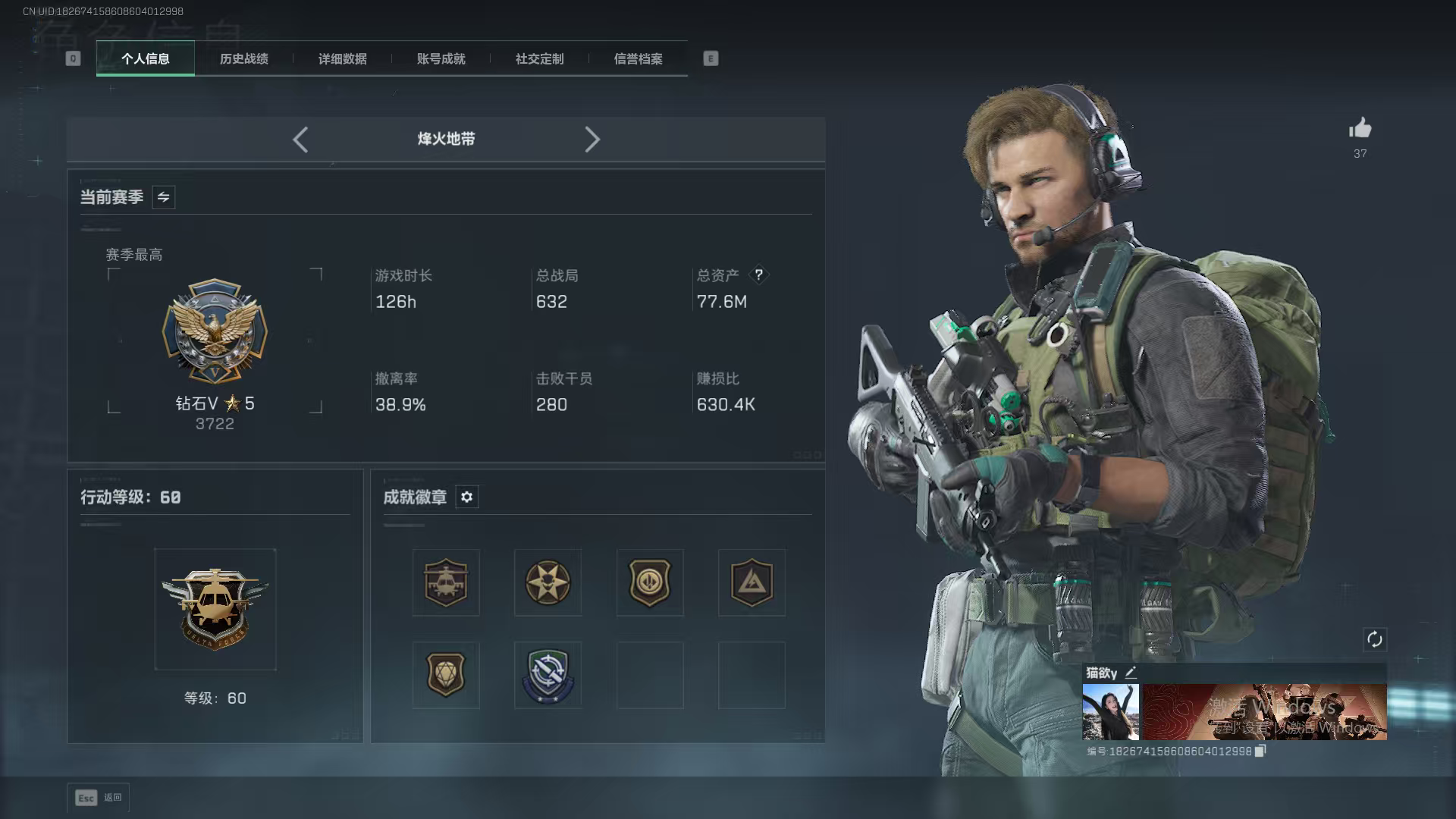1456x819 pixels.
Task: Switch to the 信誉档案 tab
Action: pos(638,58)
